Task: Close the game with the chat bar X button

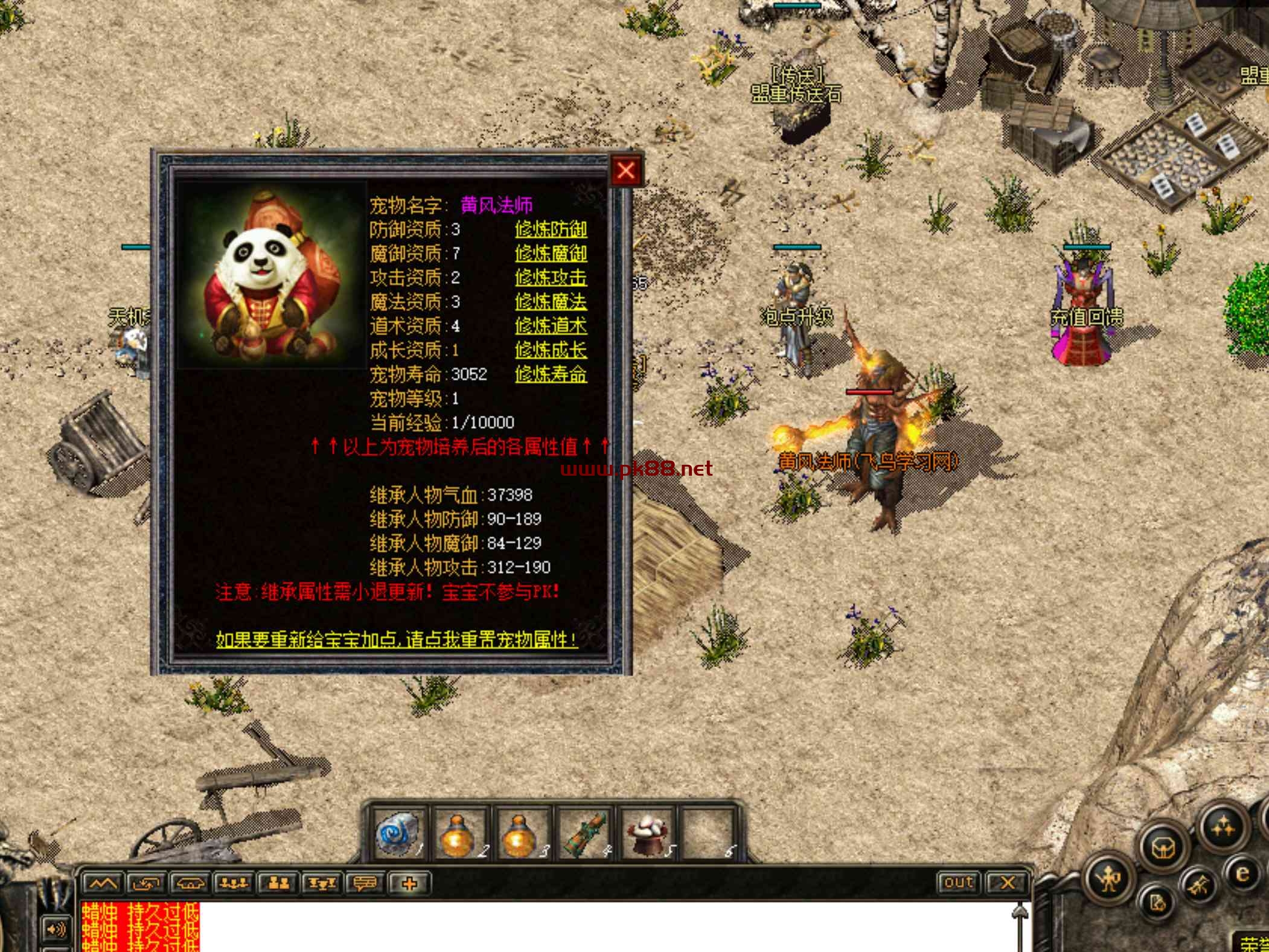Action: point(1006,883)
